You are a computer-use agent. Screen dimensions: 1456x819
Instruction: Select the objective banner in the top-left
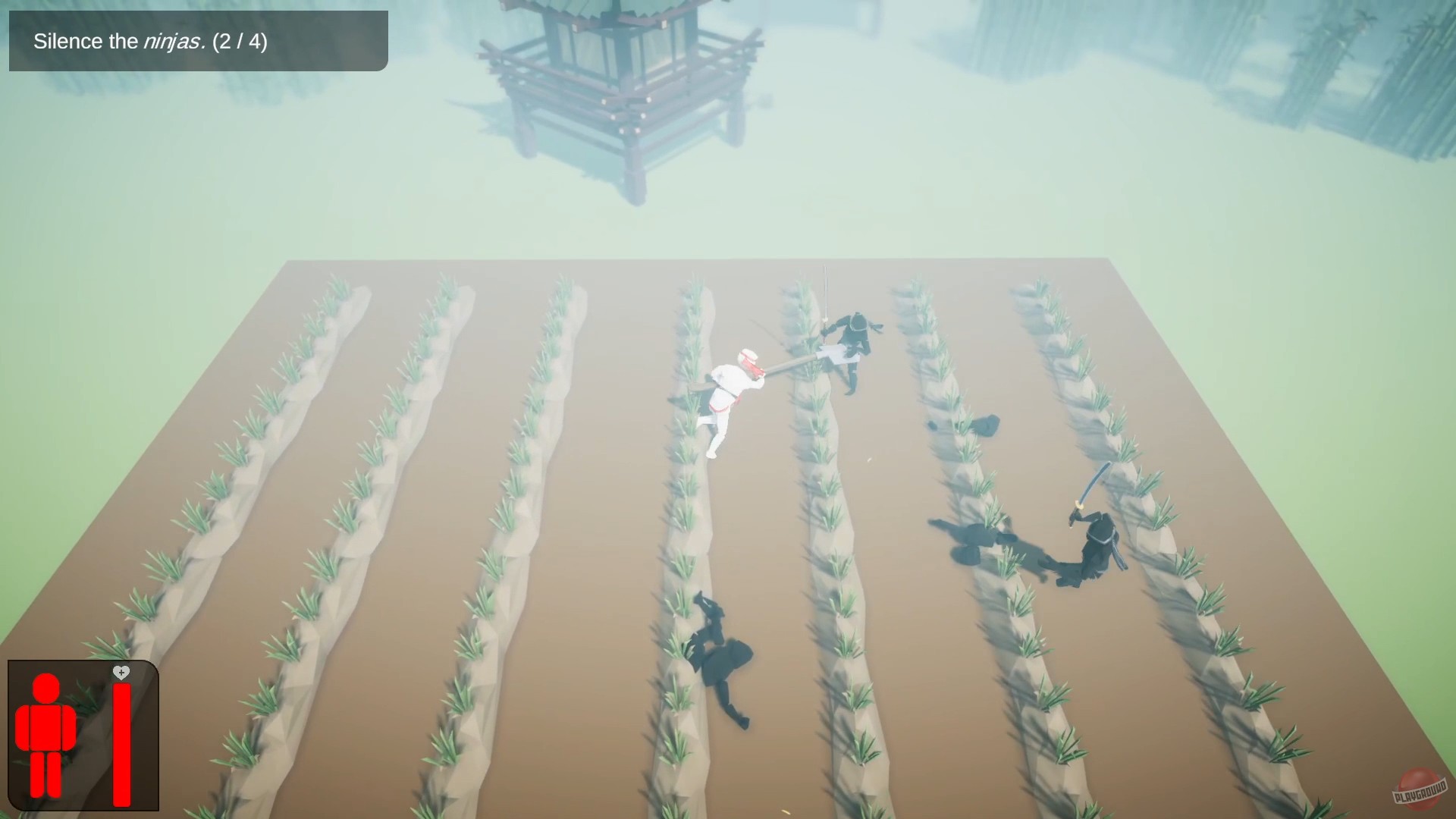click(197, 42)
